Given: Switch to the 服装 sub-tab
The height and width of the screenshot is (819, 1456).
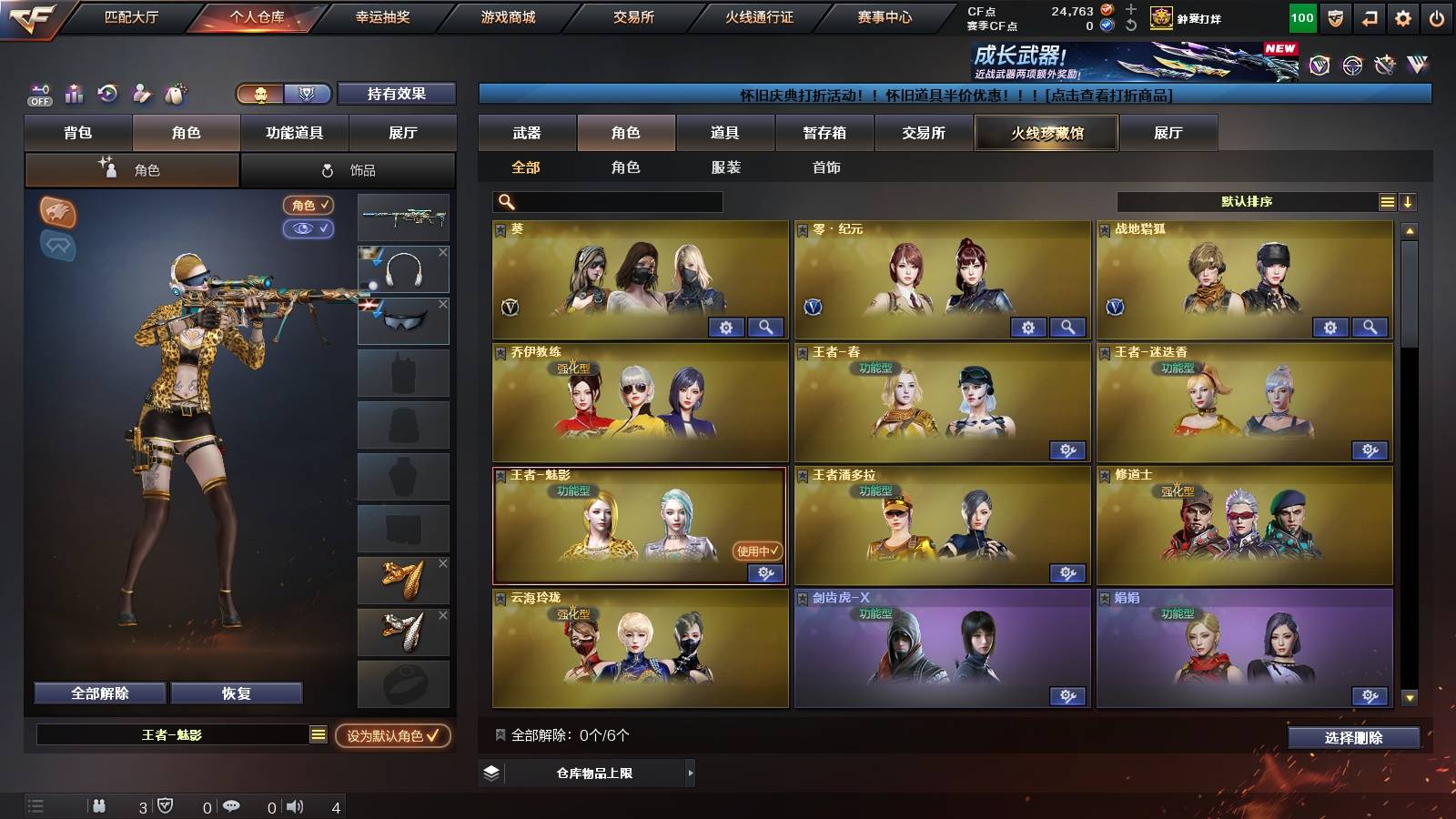Looking at the screenshot, I should coord(726,167).
